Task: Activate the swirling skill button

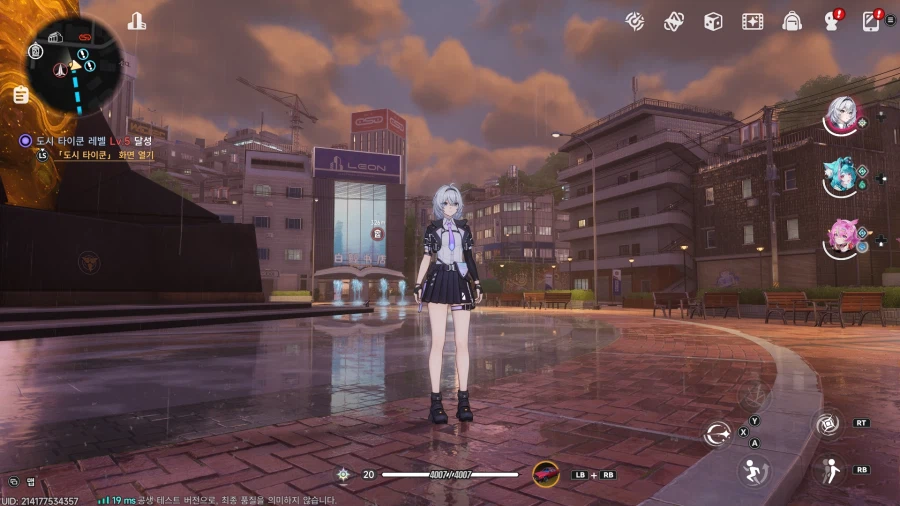Action: (826, 424)
